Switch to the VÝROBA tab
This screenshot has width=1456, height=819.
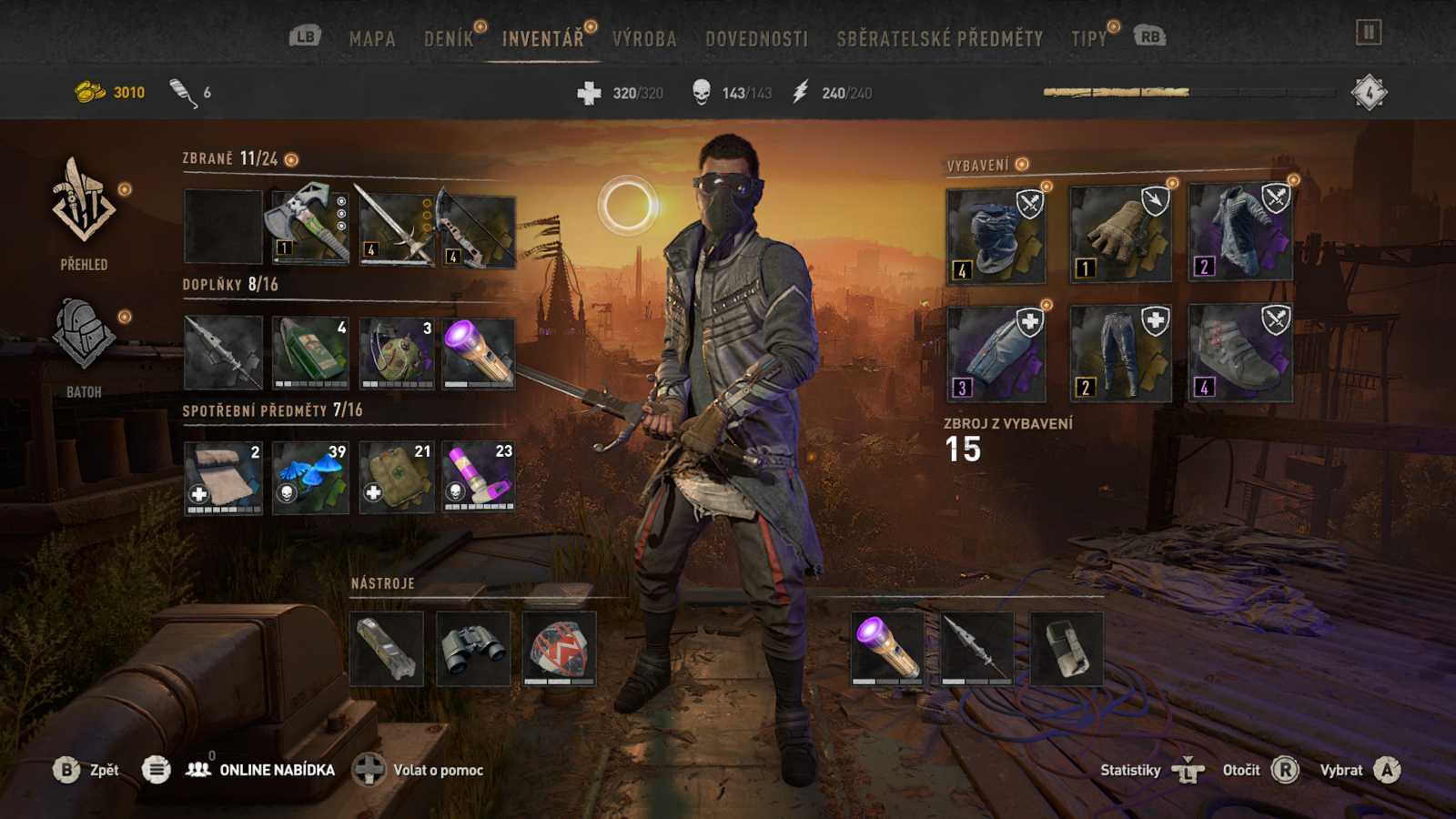click(645, 39)
